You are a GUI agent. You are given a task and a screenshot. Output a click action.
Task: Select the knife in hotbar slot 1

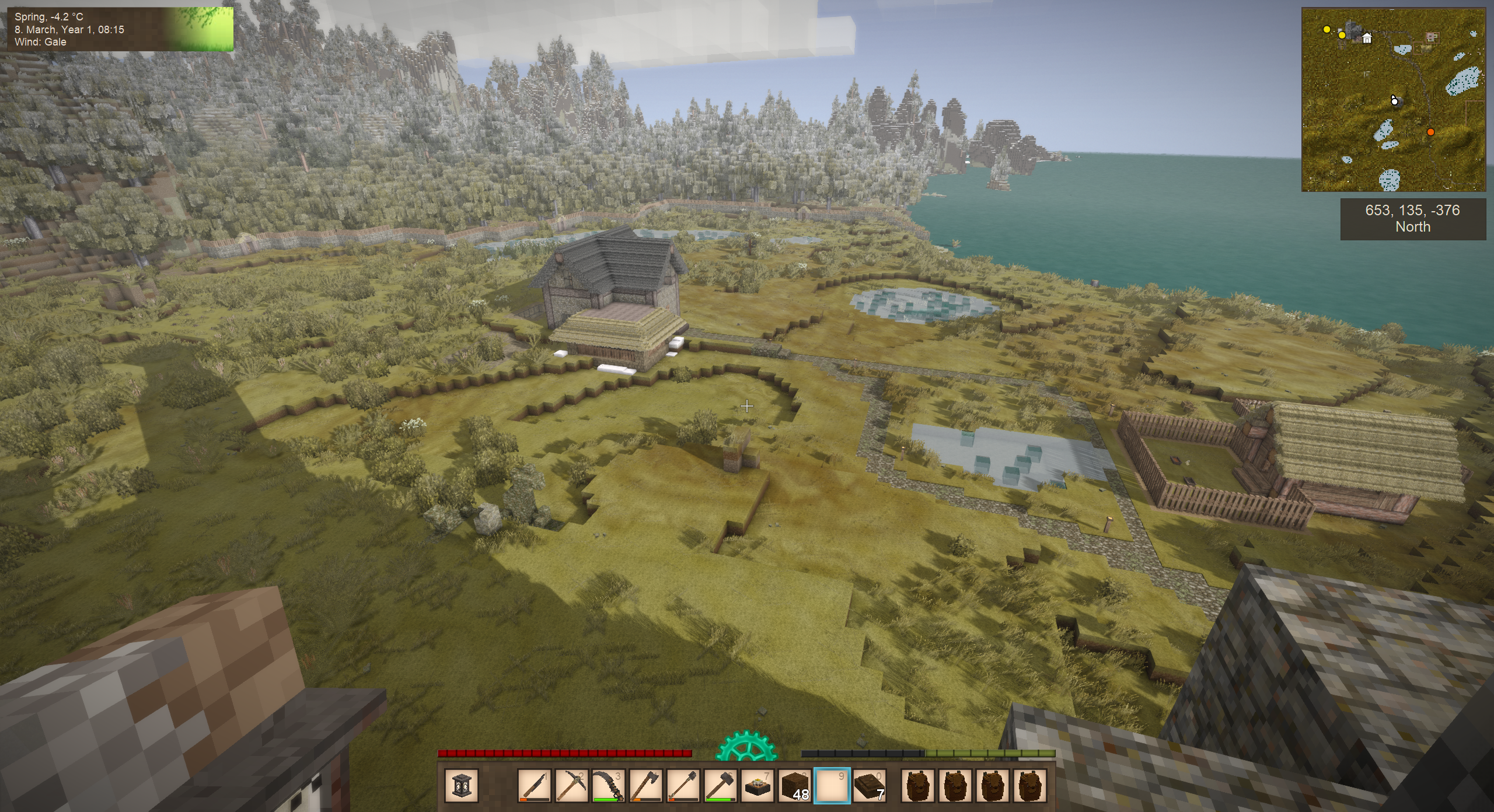point(535,785)
